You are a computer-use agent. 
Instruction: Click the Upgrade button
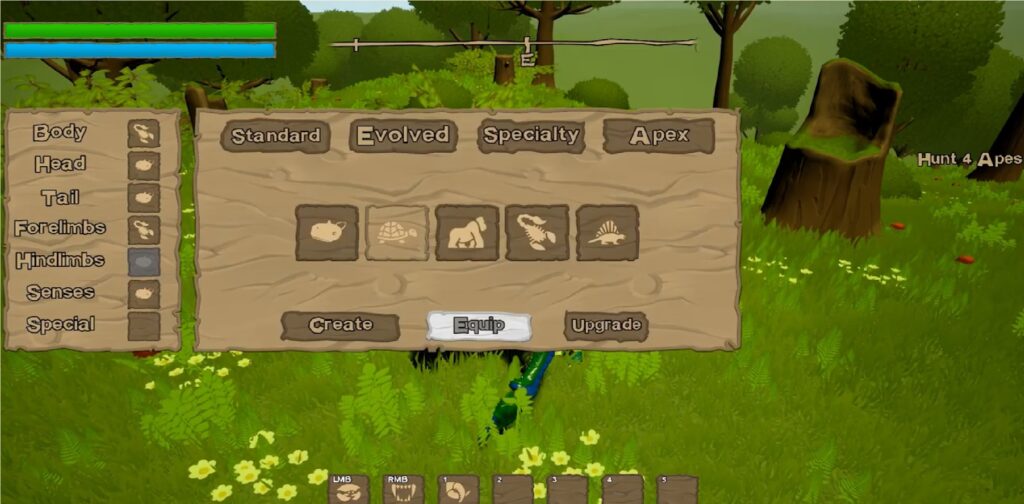coord(606,325)
